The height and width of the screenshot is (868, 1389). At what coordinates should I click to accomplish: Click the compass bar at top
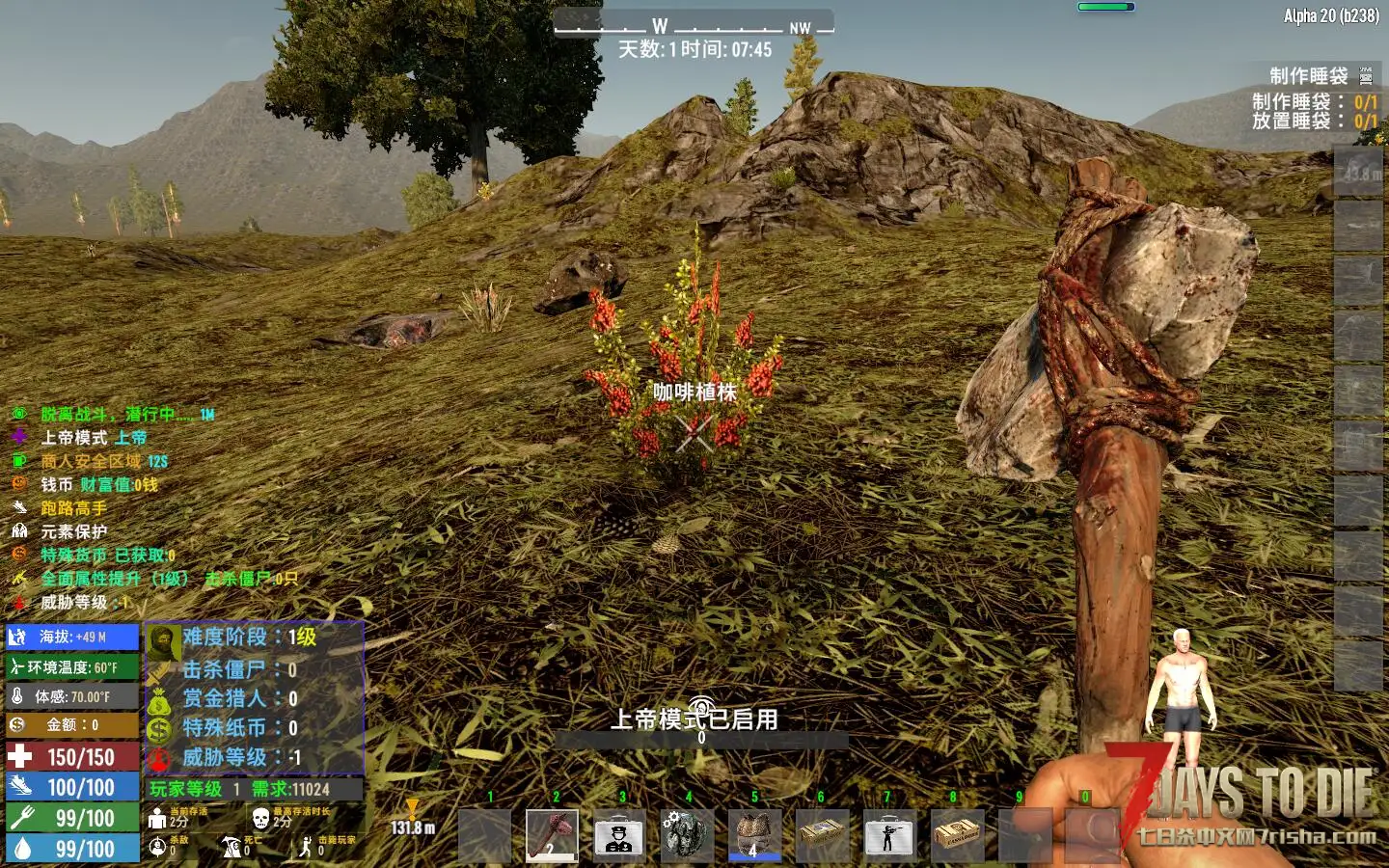pyautogui.click(x=693, y=26)
